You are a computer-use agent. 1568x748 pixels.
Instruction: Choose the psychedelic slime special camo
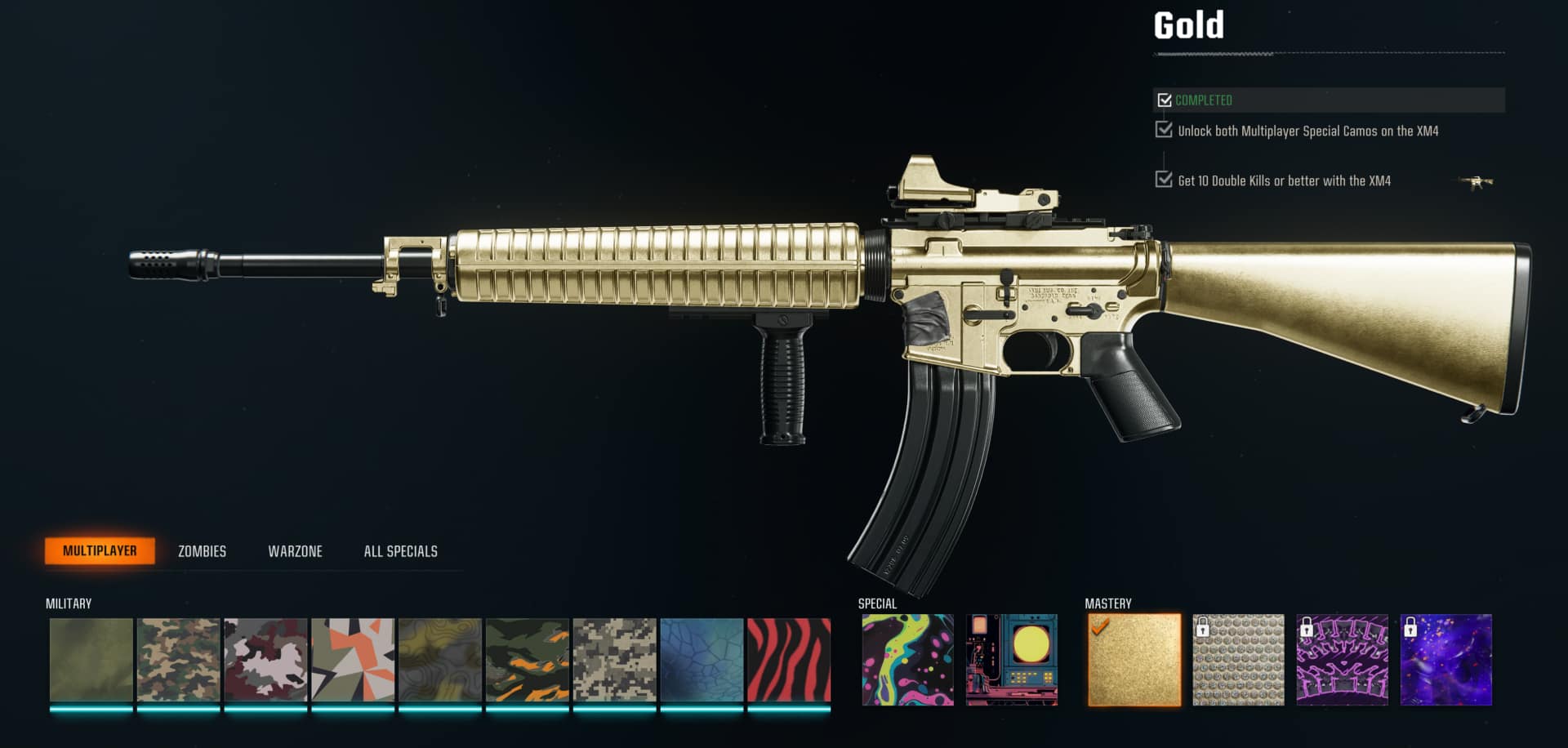[x=907, y=660]
